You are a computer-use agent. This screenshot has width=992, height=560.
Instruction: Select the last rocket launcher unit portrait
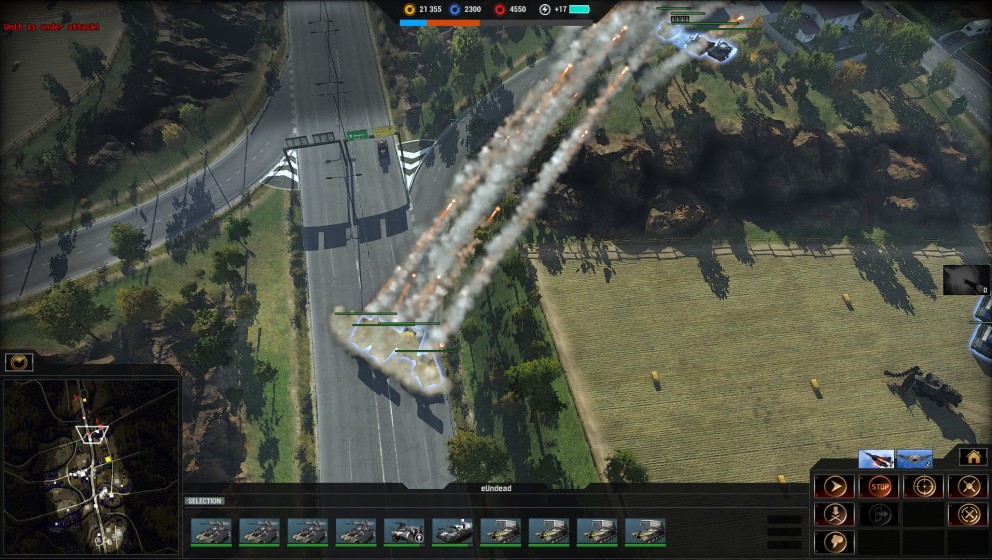tap(644, 531)
